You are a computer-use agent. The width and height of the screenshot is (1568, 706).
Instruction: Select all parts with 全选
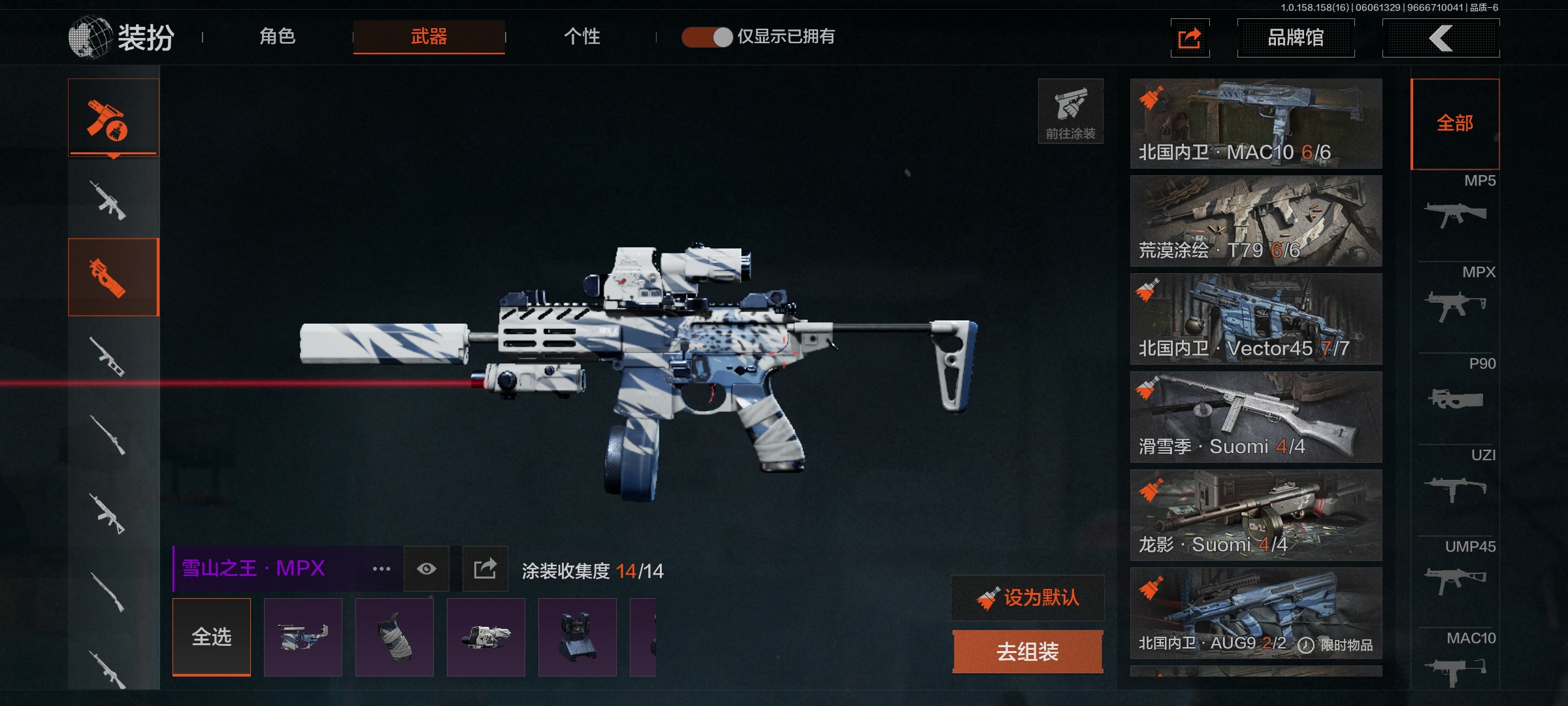212,637
